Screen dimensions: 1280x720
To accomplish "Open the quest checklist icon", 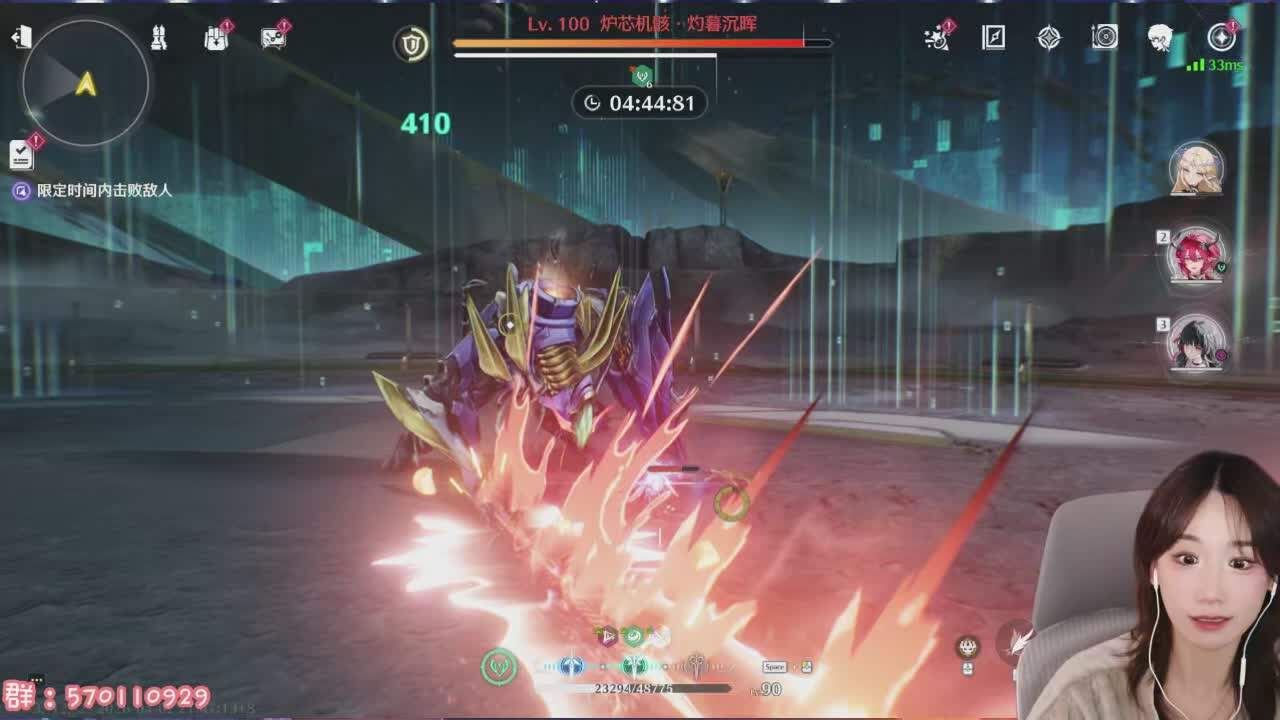I will click(x=21, y=154).
